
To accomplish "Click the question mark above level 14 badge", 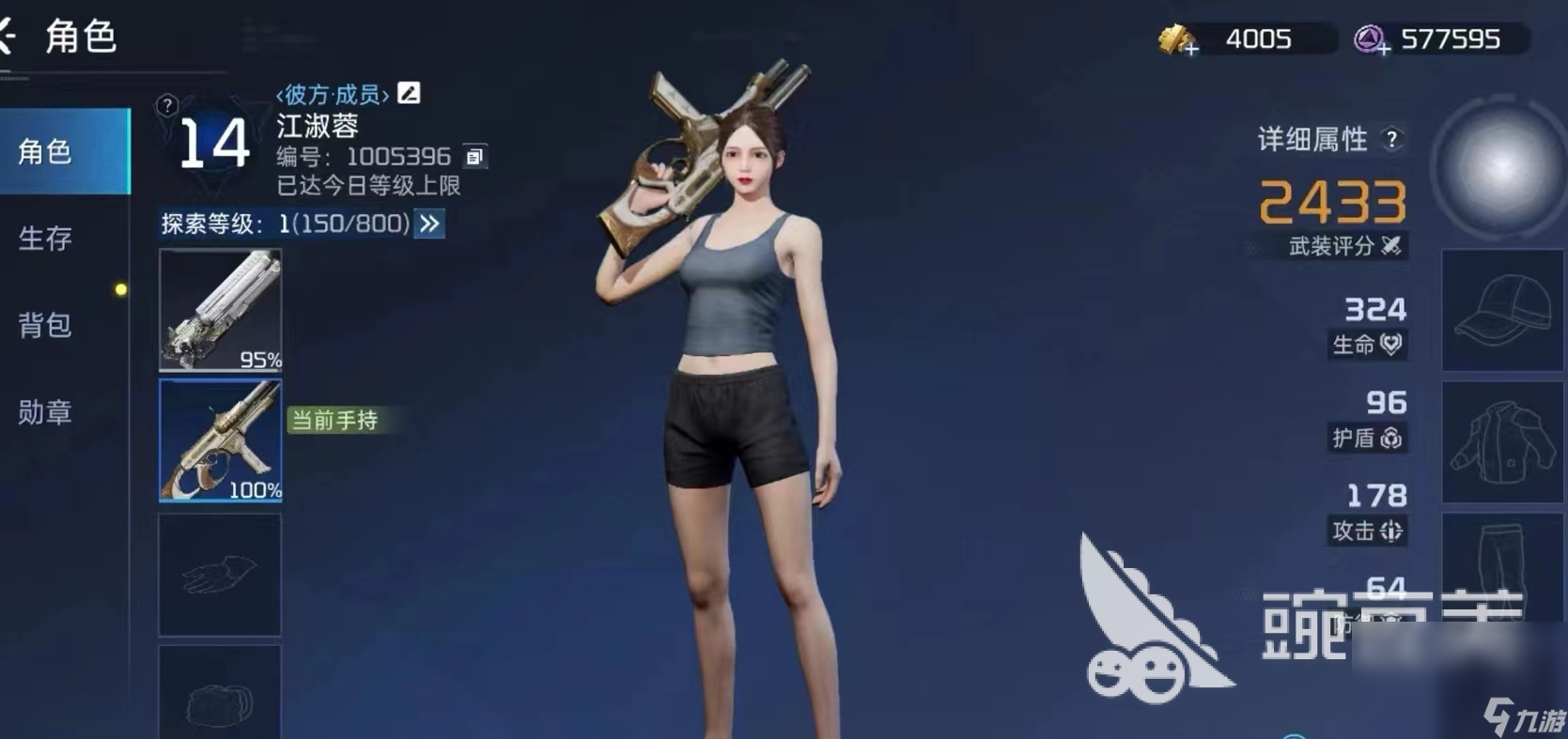I will (166, 105).
